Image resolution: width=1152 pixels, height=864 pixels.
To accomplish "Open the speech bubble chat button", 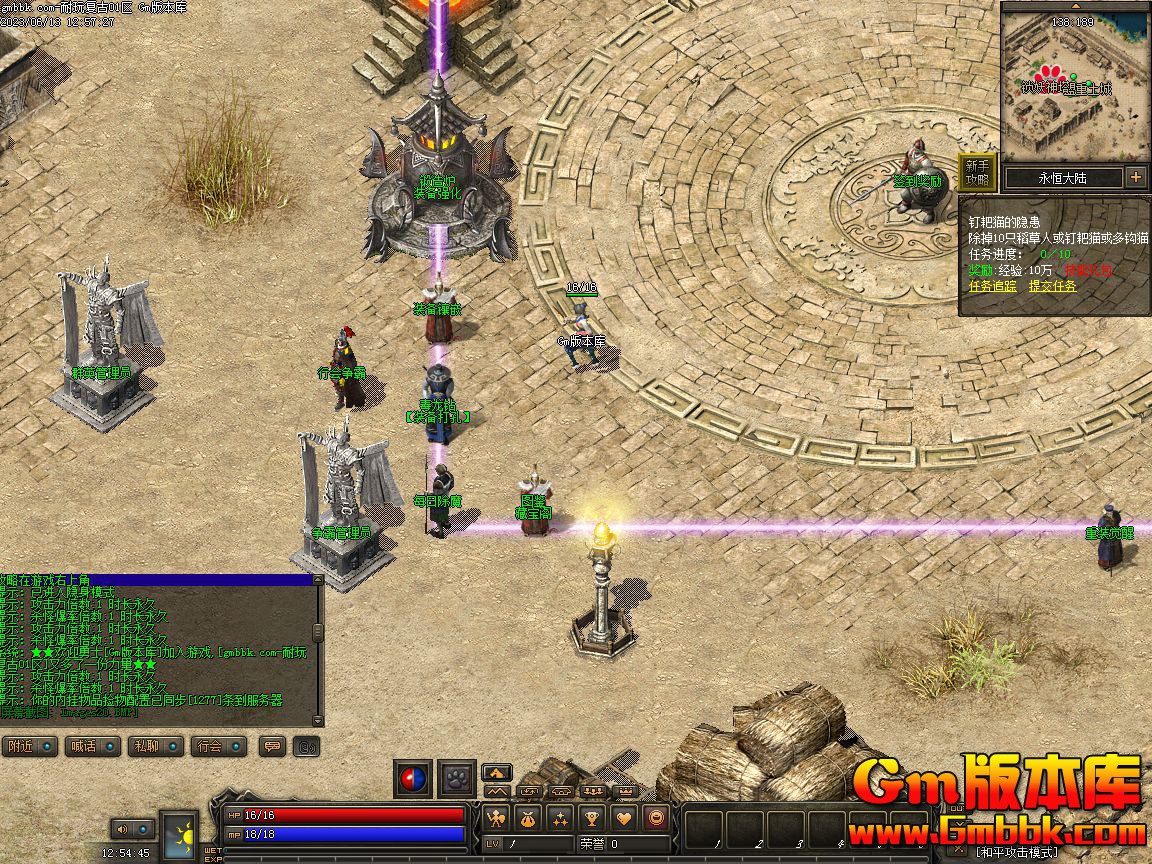I will [x=273, y=746].
